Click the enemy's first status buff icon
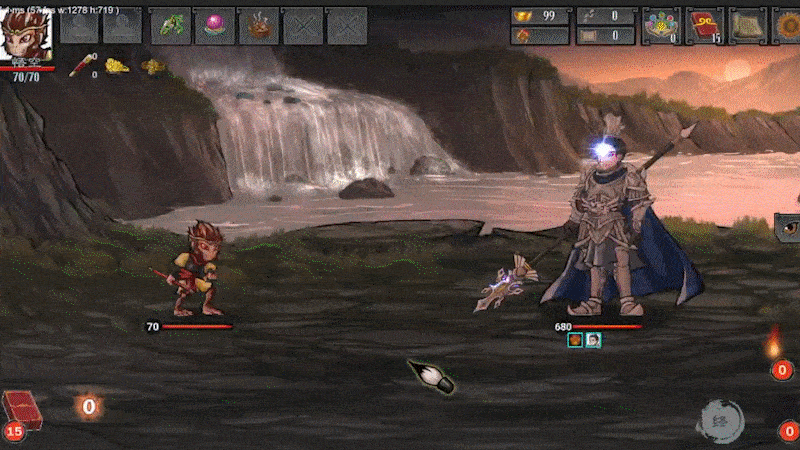Image resolution: width=800 pixels, height=450 pixels. click(x=575, y=340)
